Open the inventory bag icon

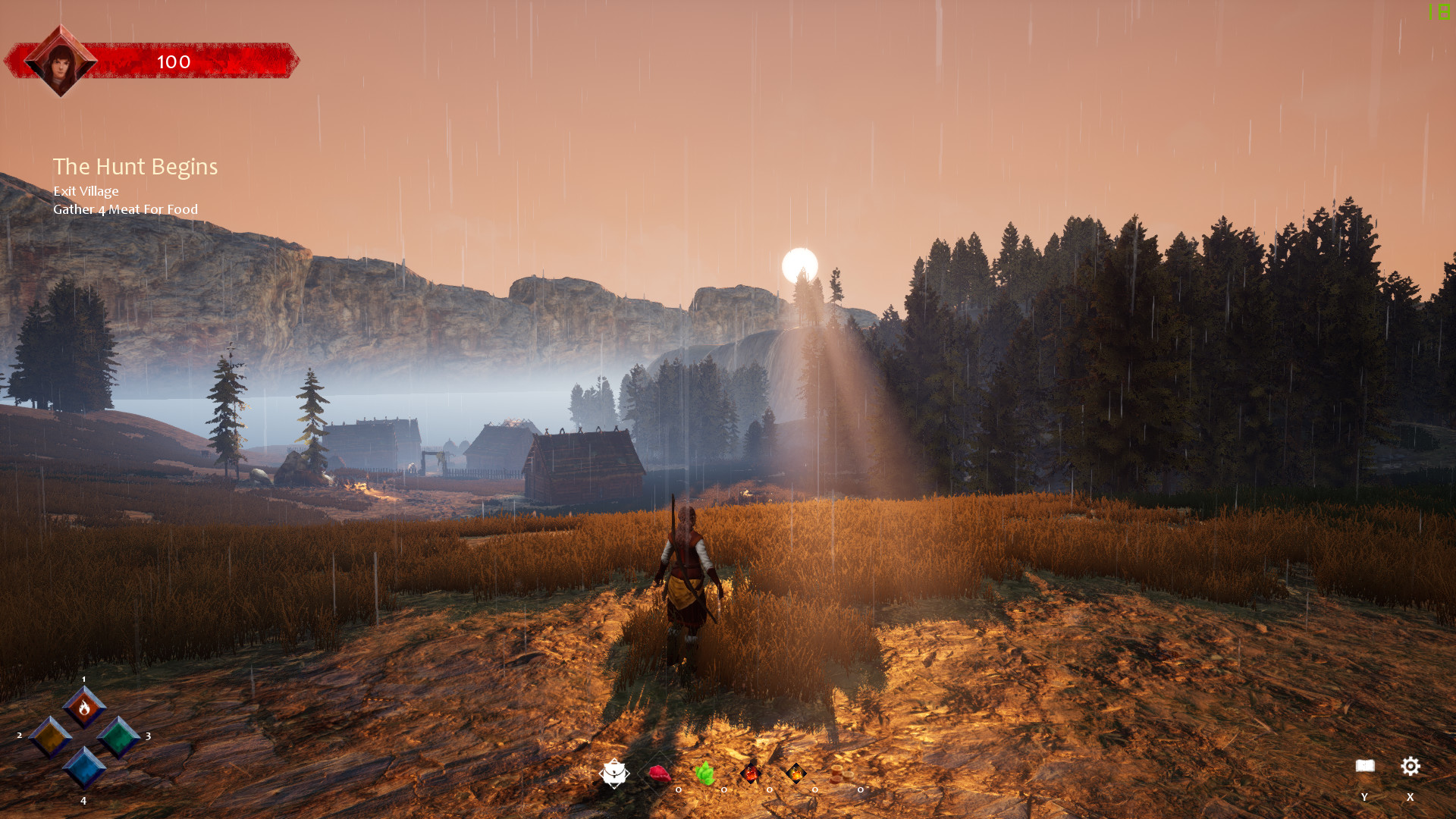point(614,773)
